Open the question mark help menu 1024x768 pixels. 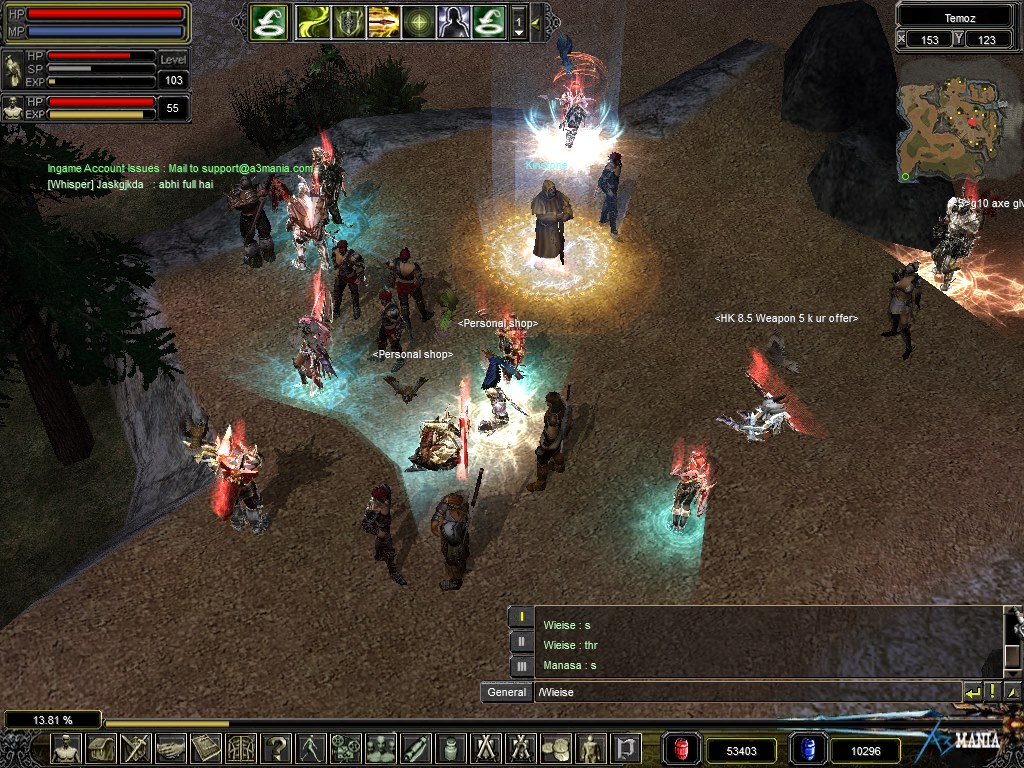tap(277, 748)
